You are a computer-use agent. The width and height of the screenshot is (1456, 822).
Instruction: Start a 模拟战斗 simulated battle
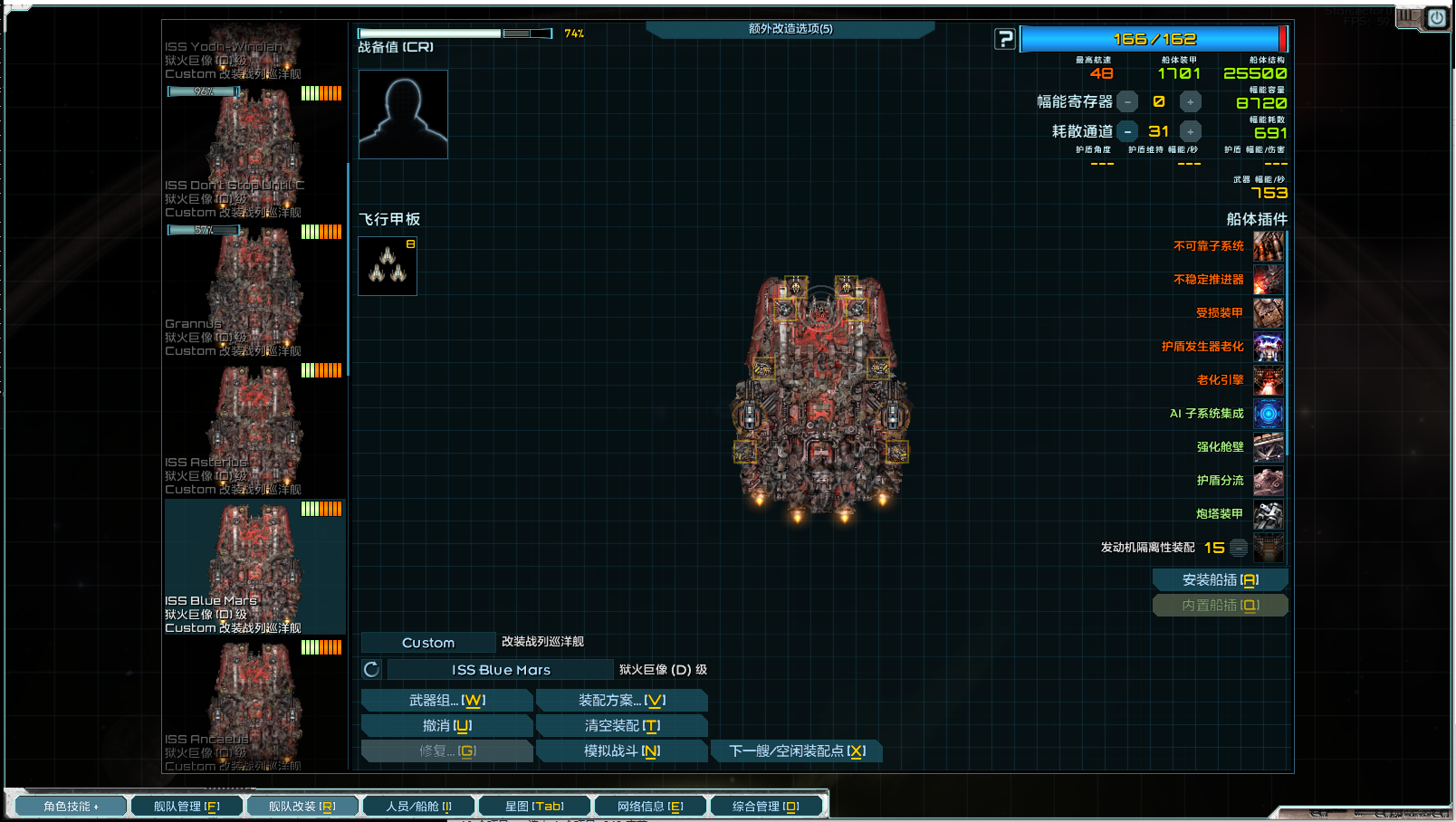(x=621, y=750)
